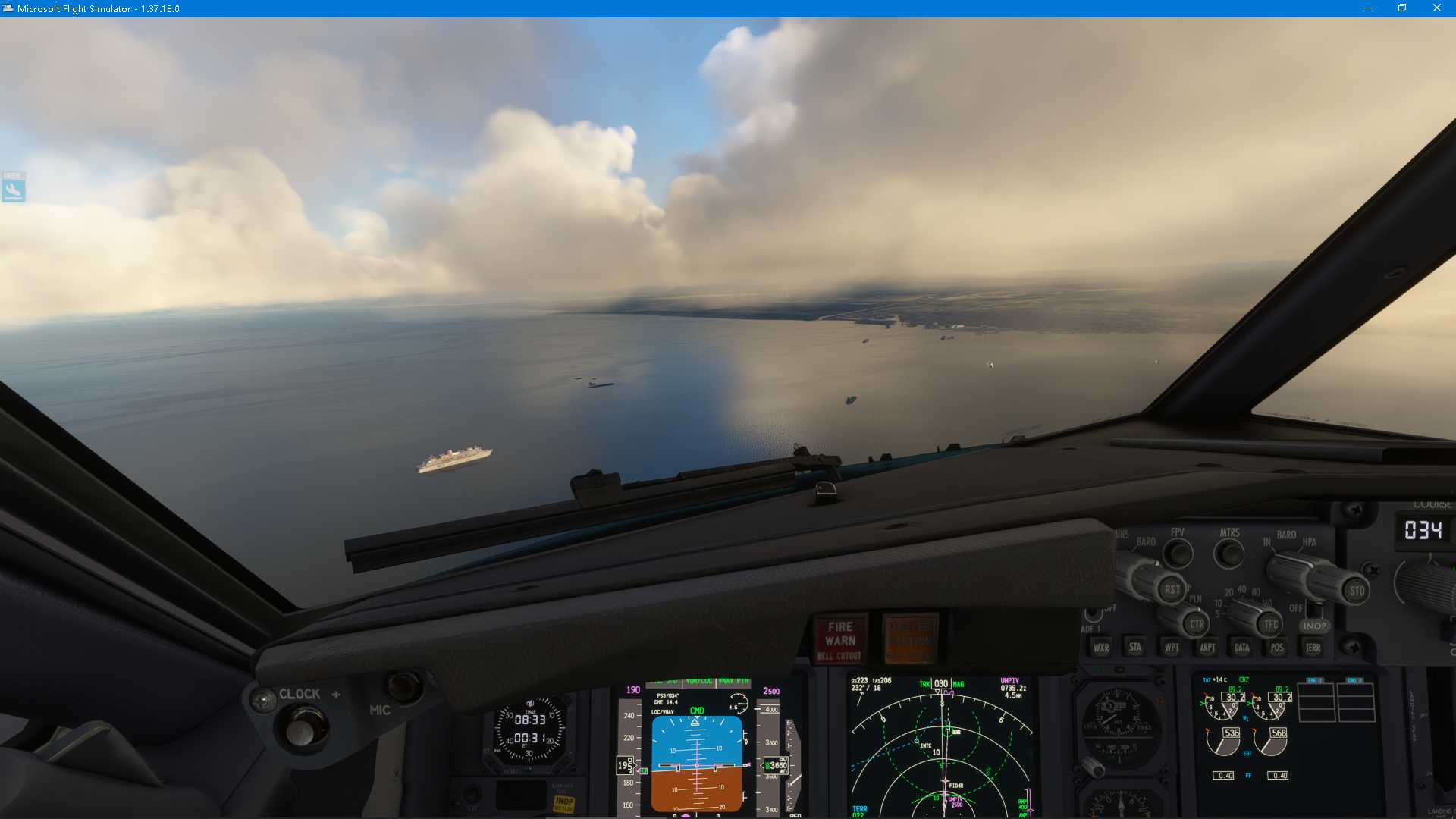The height and width of the screenshot is (819, 1456).
Task: Silence the FIRE WARN bell cutout light
Action: (839, 639)
